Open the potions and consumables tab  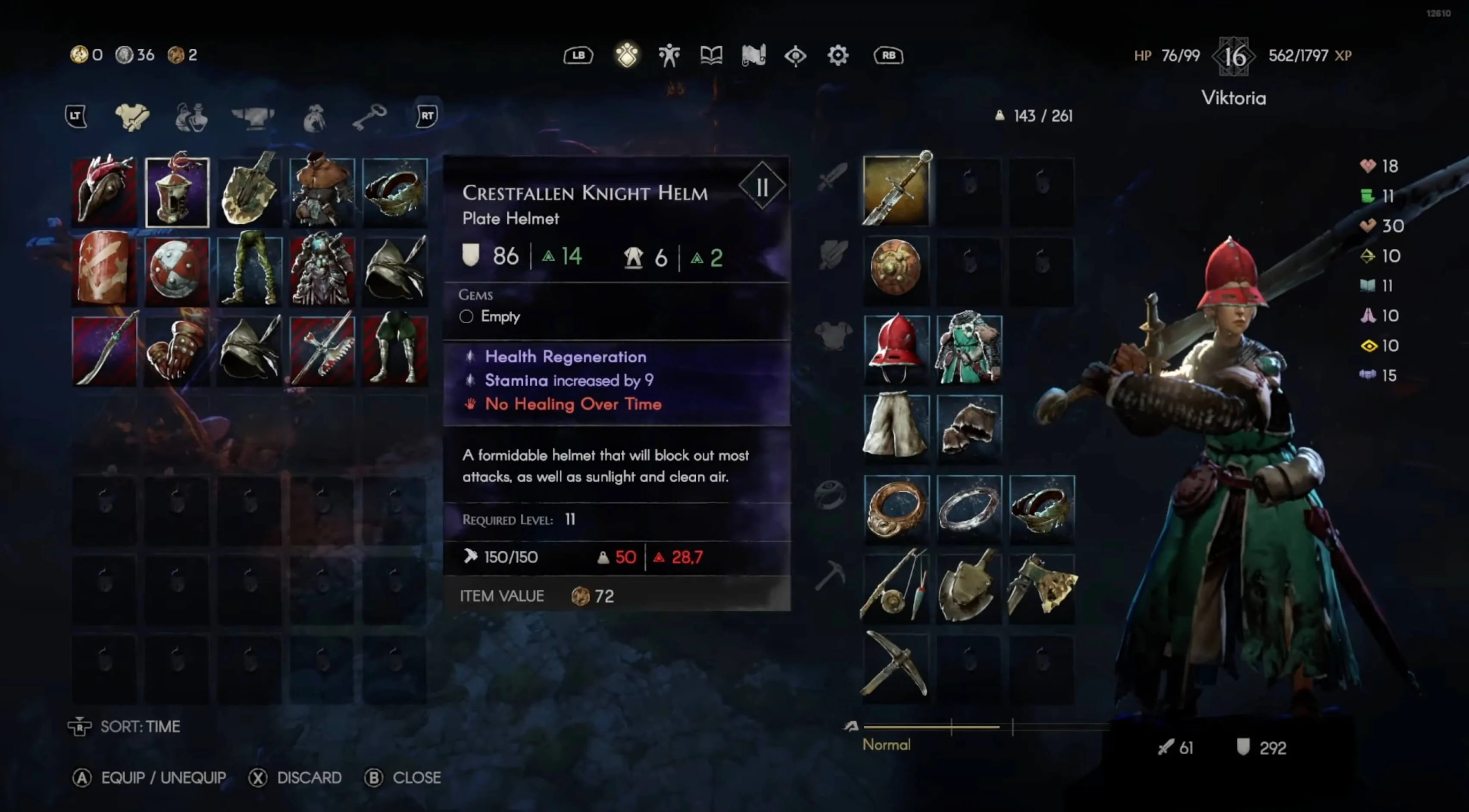coord(192,117)
